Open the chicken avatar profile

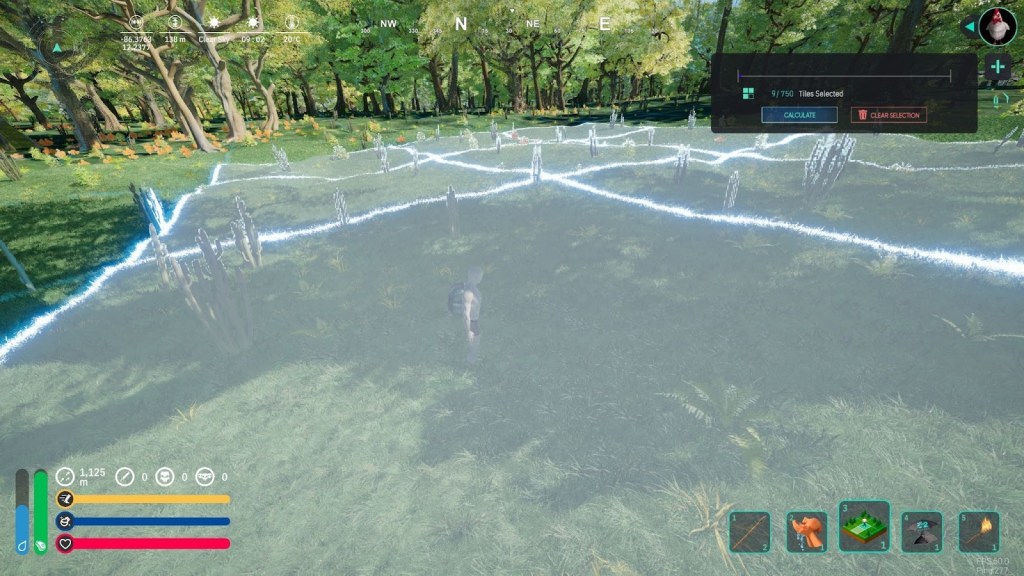[x=997, y=25]
